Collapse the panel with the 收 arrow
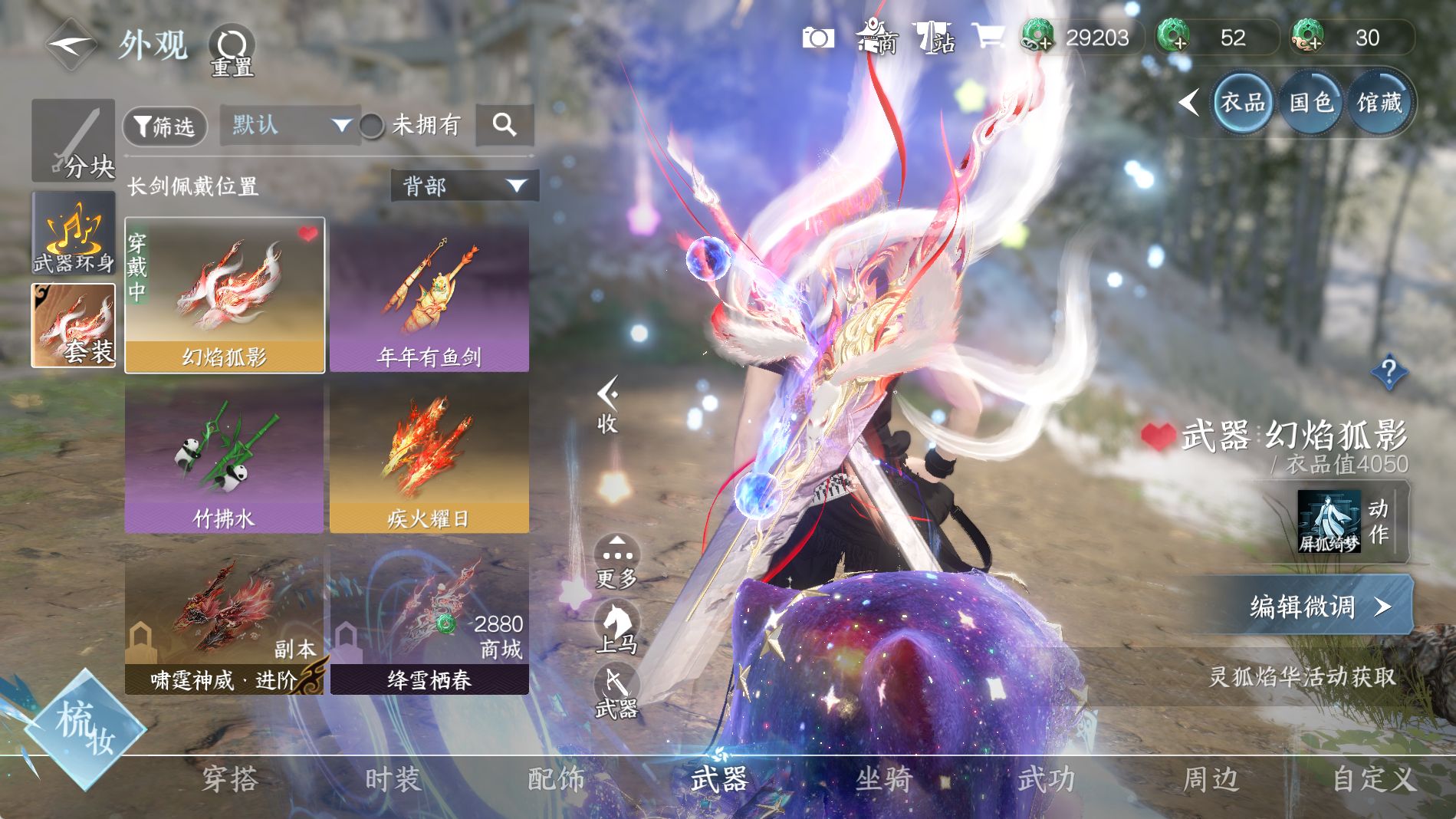Screen dimensions: 1456x819 click(607, 404)
